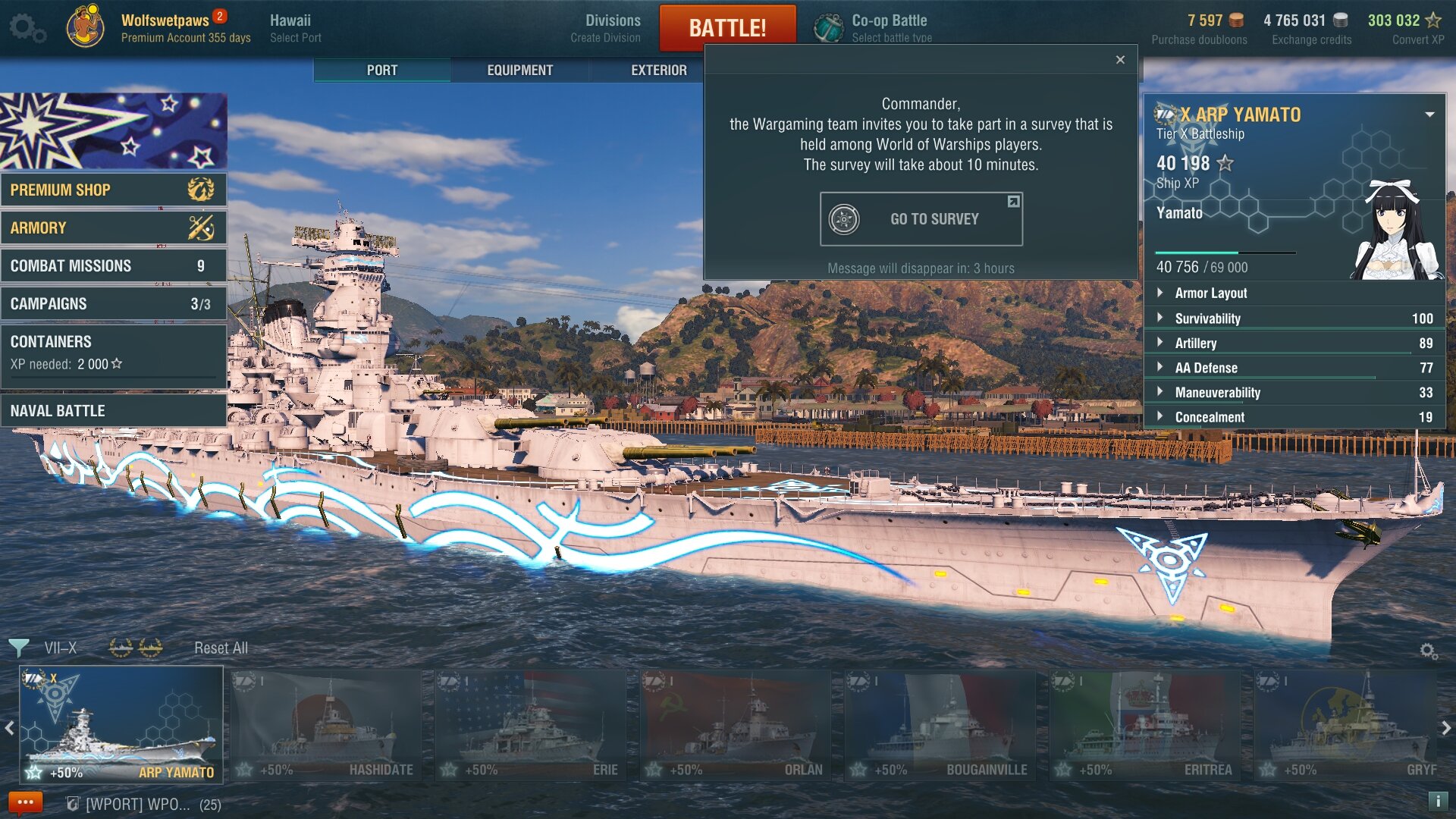The width and height of the screenshot is (1456, 819).
Task: Expand the Artillery stats
Action: pos(1195,344)
